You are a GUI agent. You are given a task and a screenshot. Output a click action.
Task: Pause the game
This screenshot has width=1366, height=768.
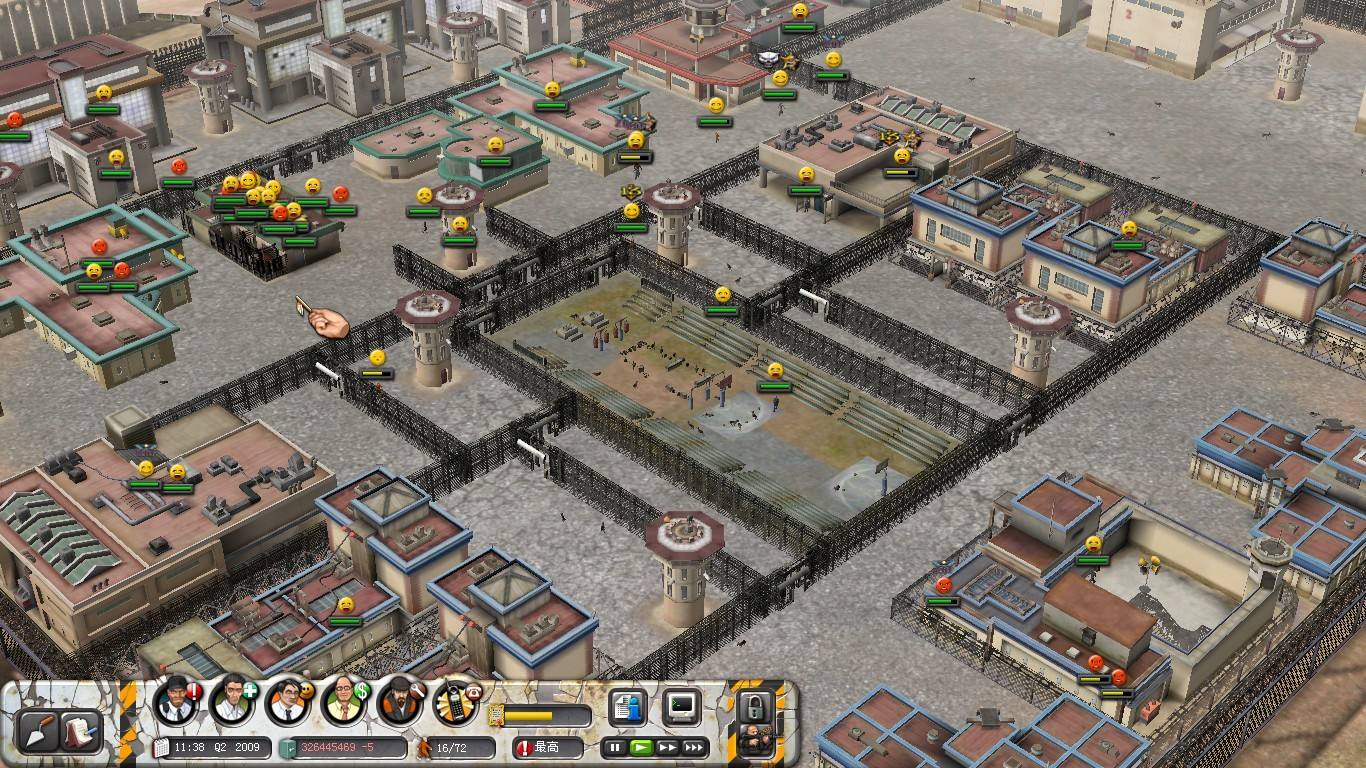615,747
